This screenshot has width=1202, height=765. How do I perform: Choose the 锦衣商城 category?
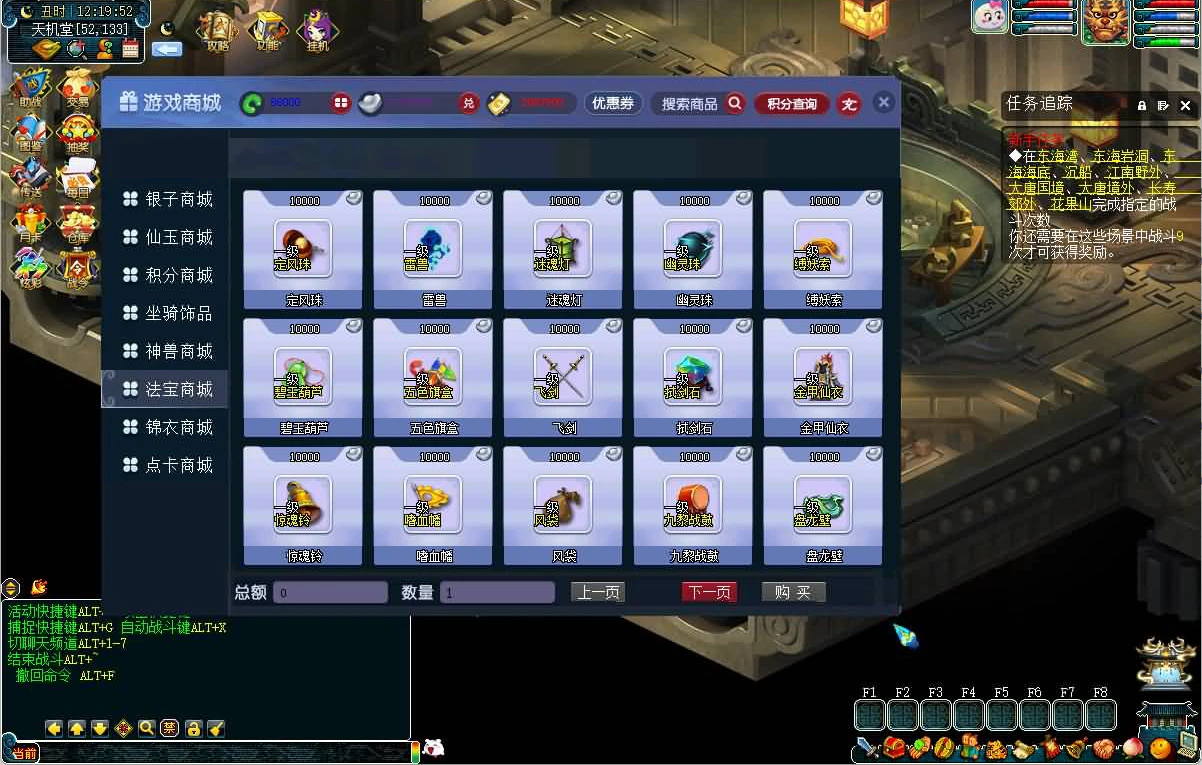pyautogui.click(x=168, y=427)
